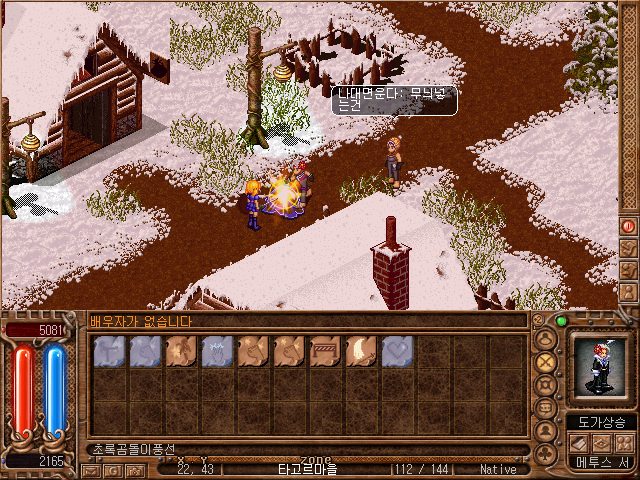Click the four-dot grid button under portrait

click(625, 442)
